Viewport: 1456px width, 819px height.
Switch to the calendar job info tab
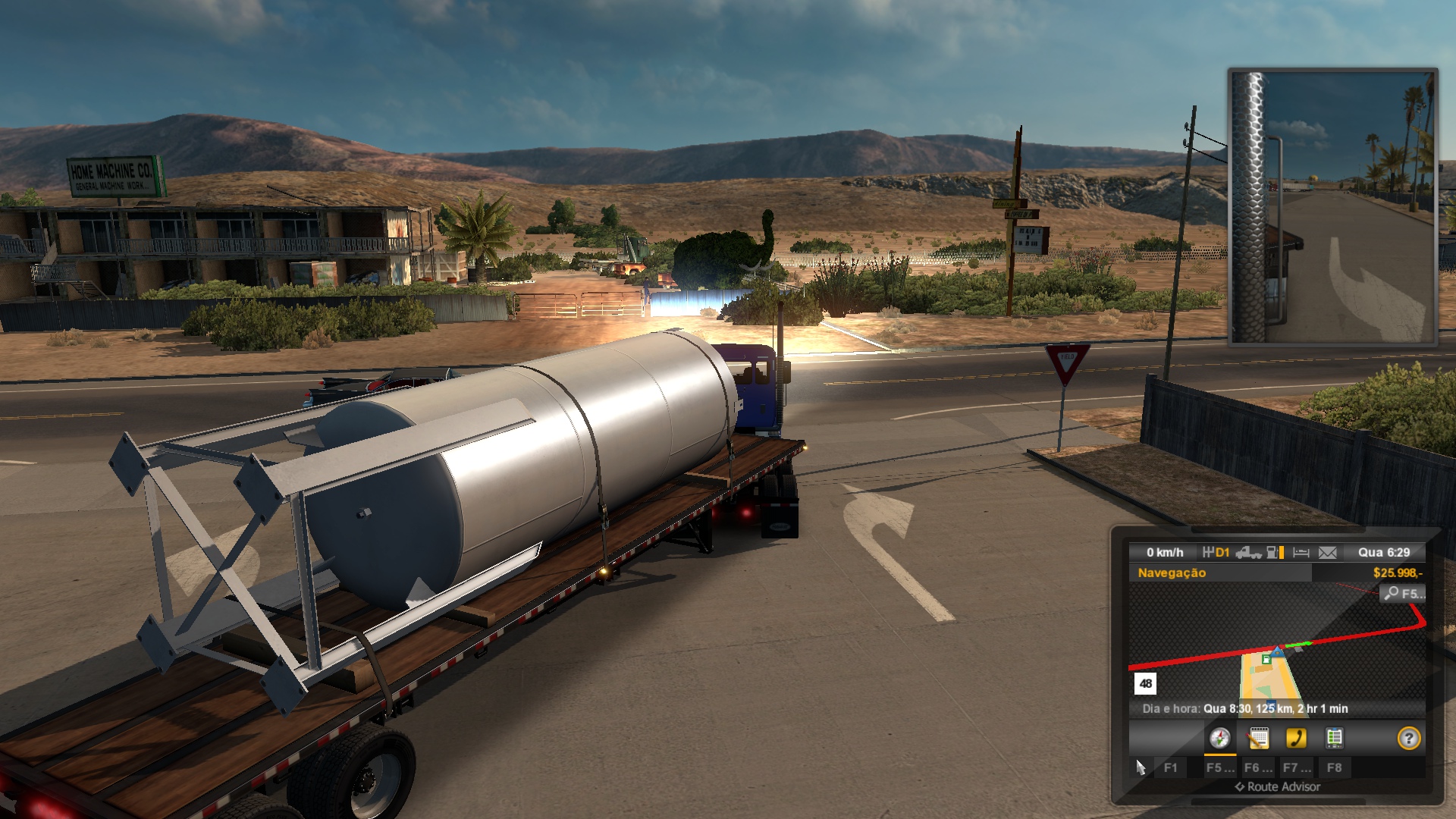point(1258,738)
